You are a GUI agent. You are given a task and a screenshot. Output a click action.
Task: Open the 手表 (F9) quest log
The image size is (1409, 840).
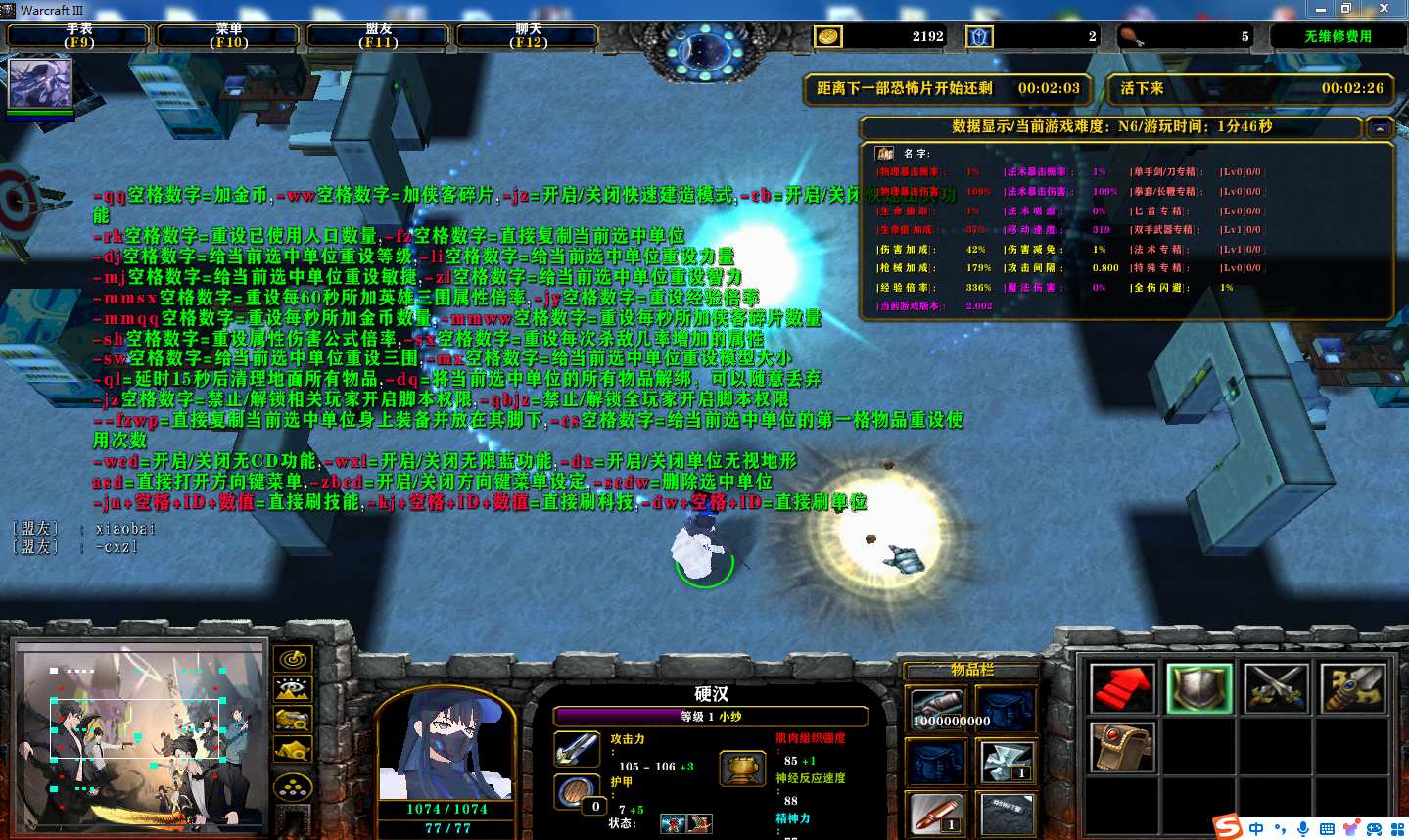coord(79,36)
